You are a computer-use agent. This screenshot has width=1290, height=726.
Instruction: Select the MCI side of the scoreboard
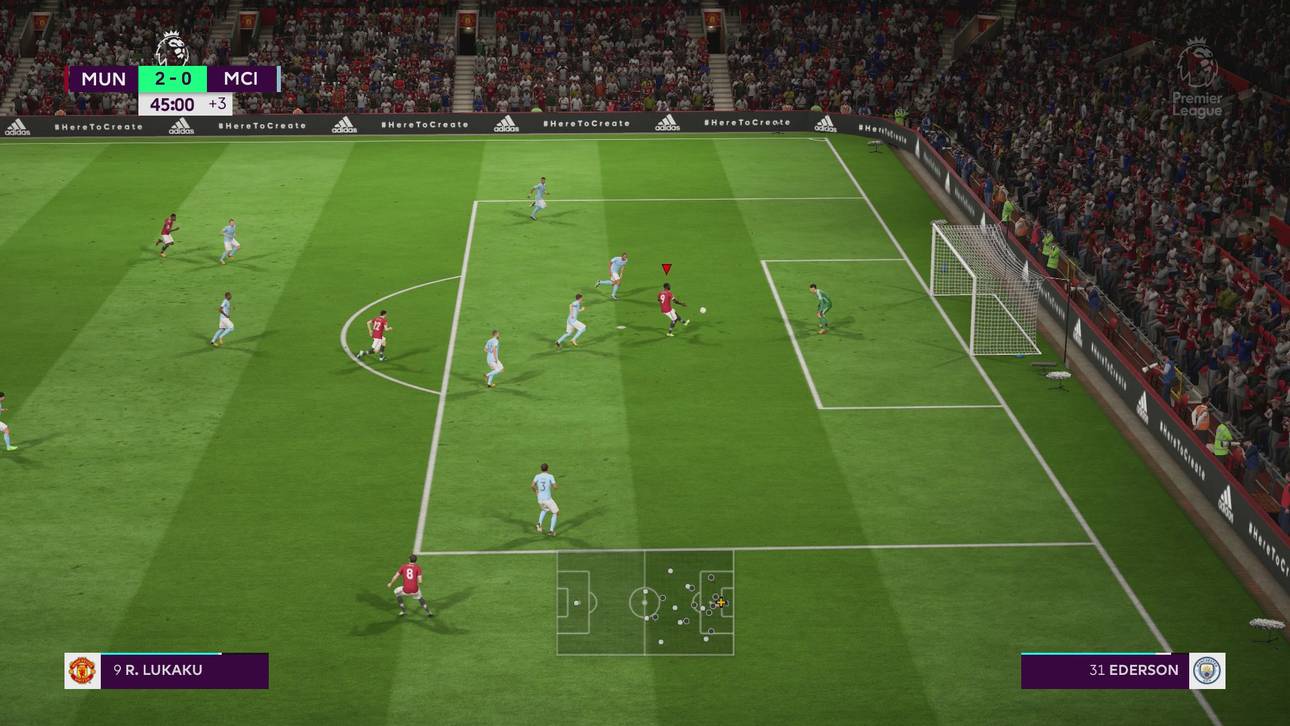tap(243, 78)
